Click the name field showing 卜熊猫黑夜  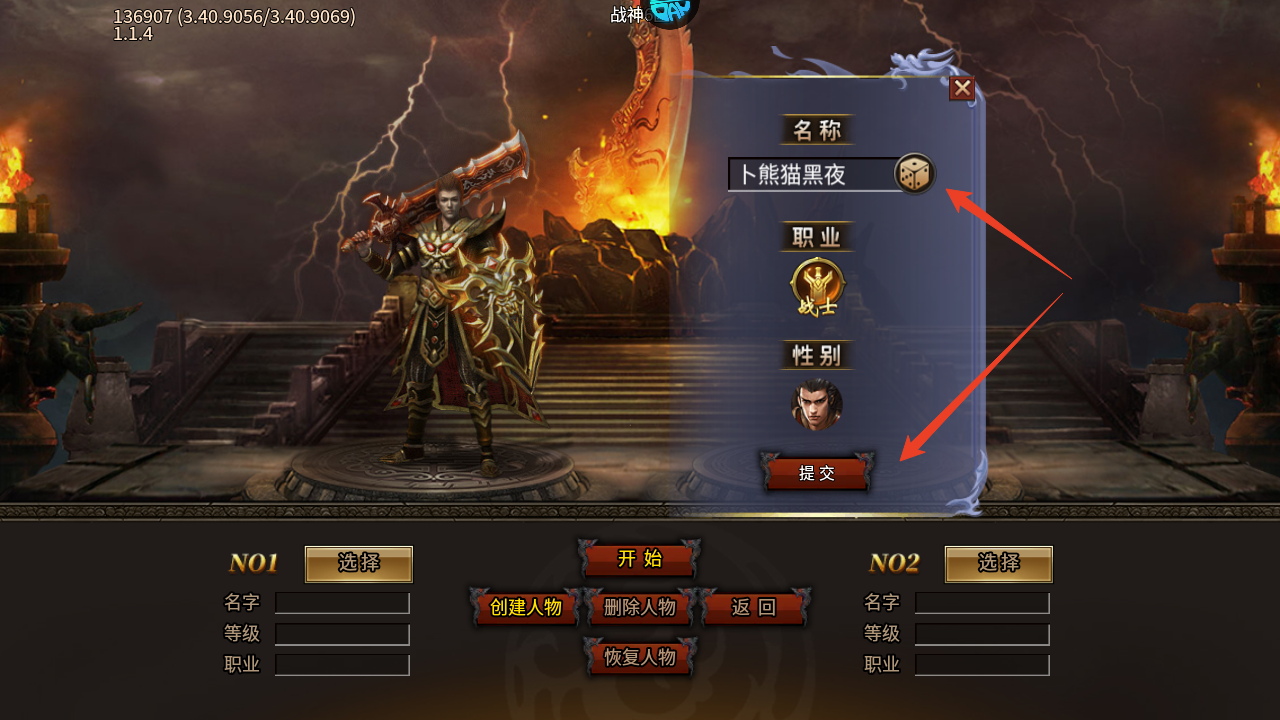click(810, 173)
